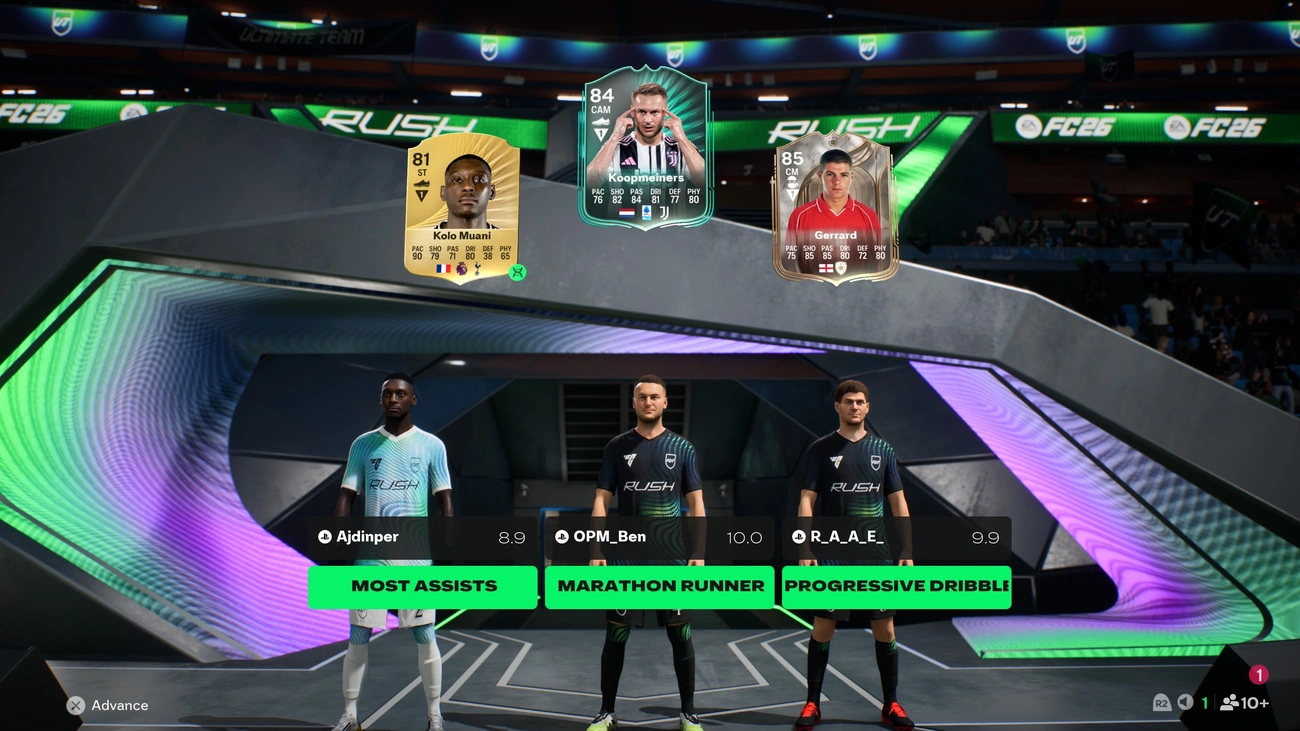Click the Progressive Dribble award banner
Viewport: 1300px width, 731px height.
pyautogui.click(x=896, y=586)
